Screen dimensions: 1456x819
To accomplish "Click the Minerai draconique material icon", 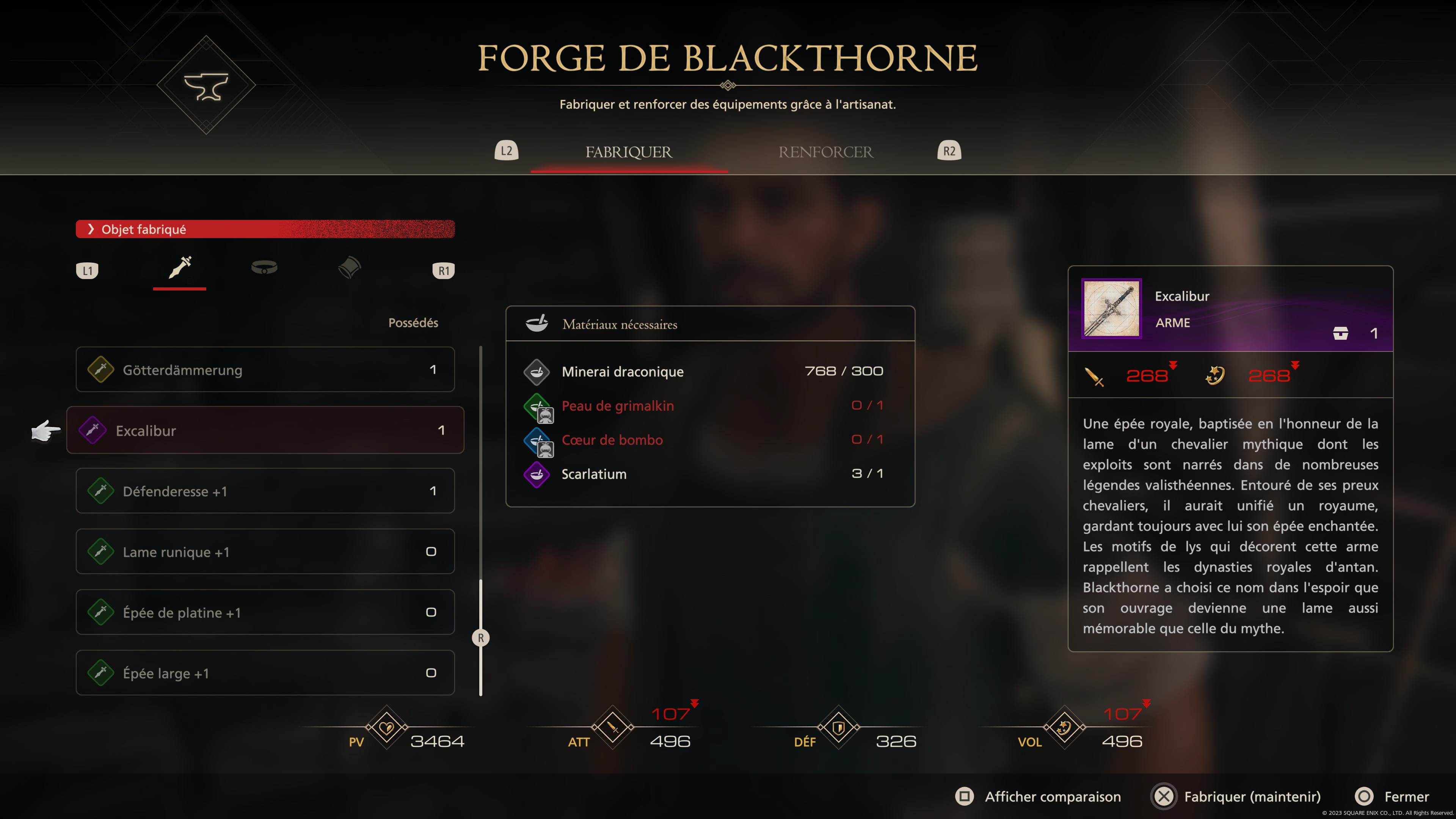I will [538, 371].
